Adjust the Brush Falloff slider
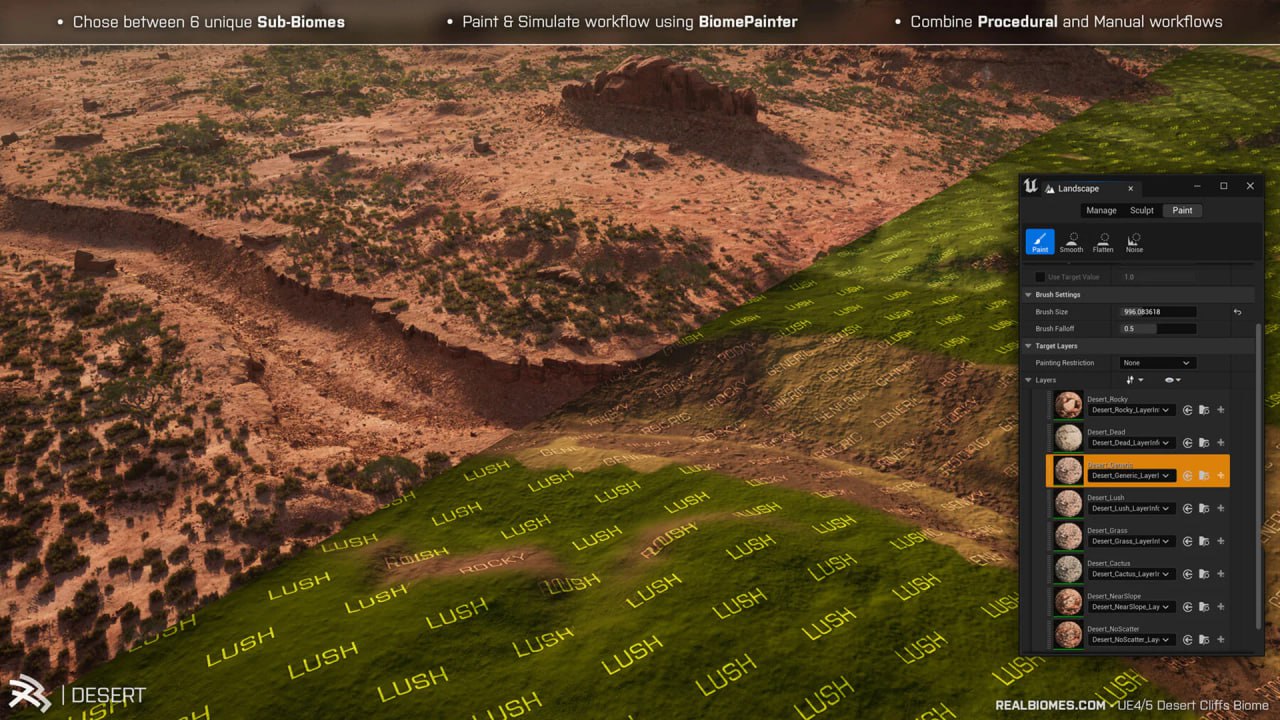The height and width of the screenshot is (720, 1280). point(1155,329)
